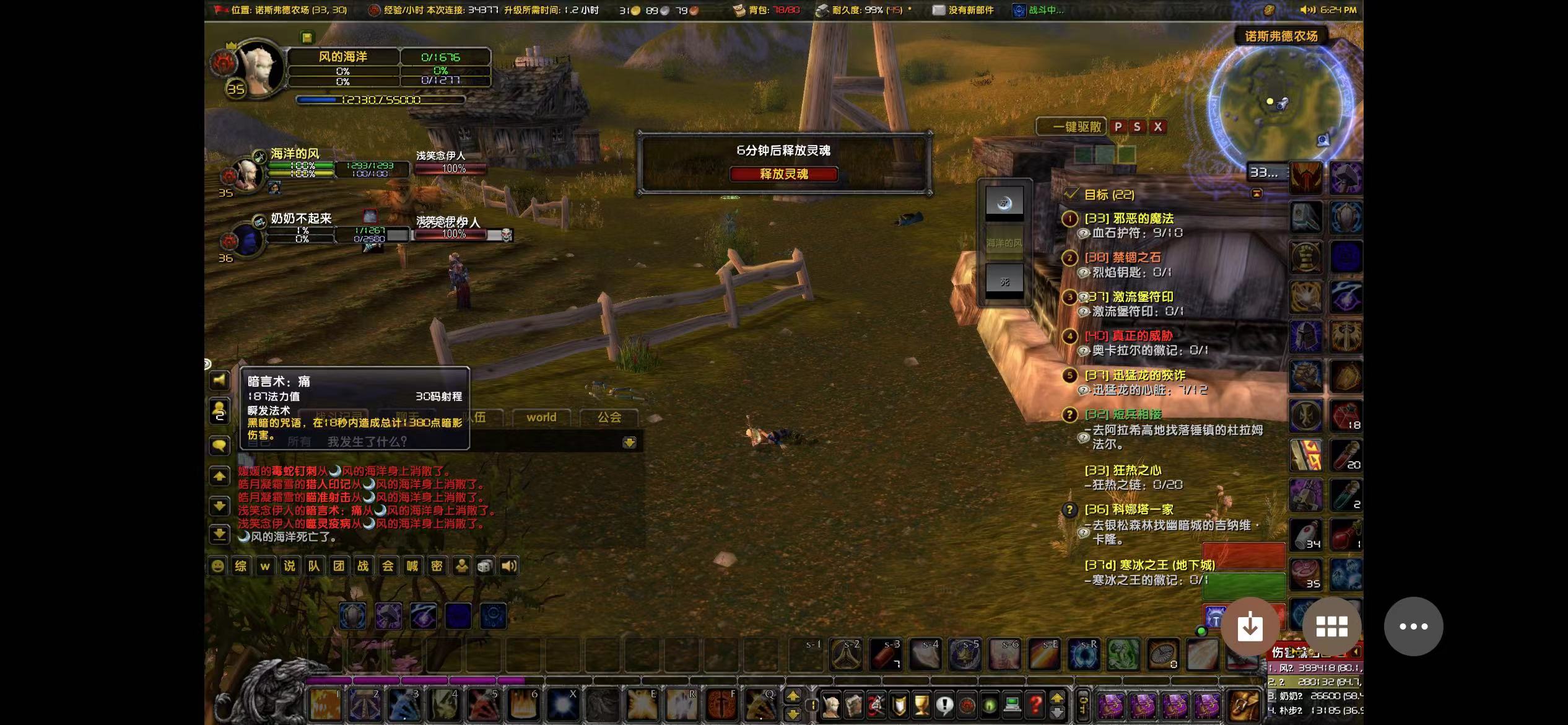Click the X button beside 一键驱散
The image size is (1568, 725).
pos(1157,127)
